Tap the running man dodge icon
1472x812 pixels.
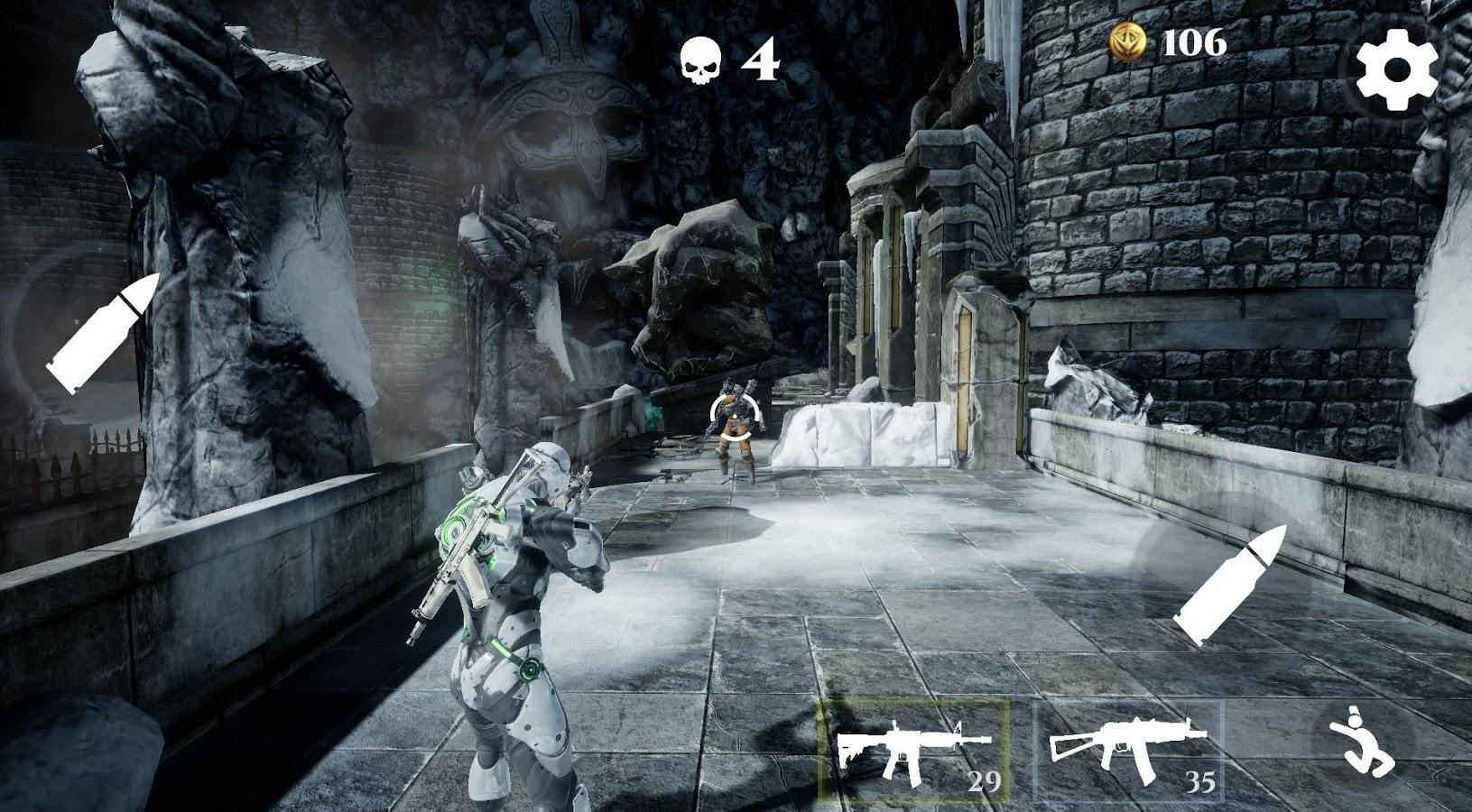click(x=1365, y=742)
